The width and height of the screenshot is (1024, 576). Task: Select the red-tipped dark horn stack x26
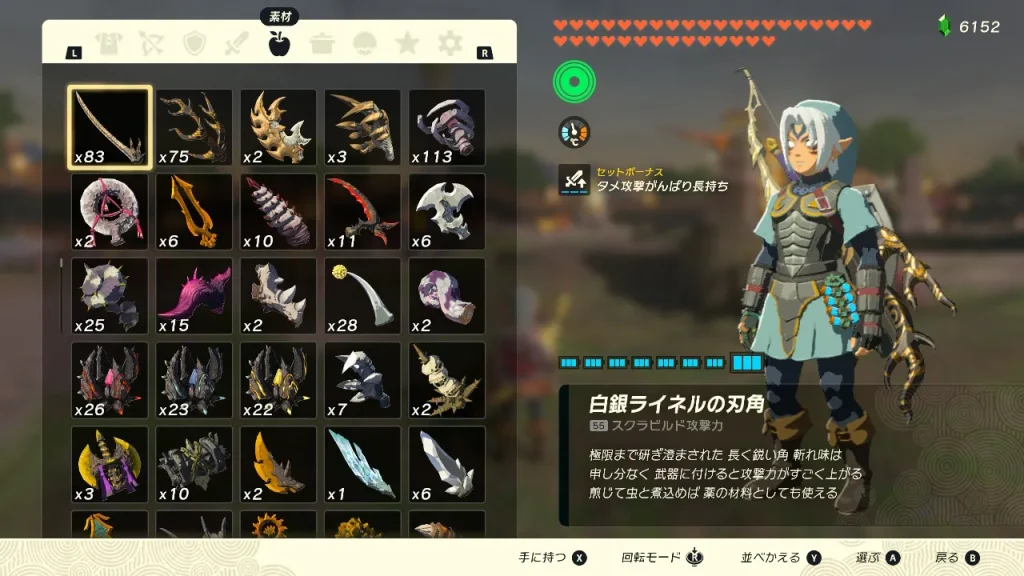[110, 379]
